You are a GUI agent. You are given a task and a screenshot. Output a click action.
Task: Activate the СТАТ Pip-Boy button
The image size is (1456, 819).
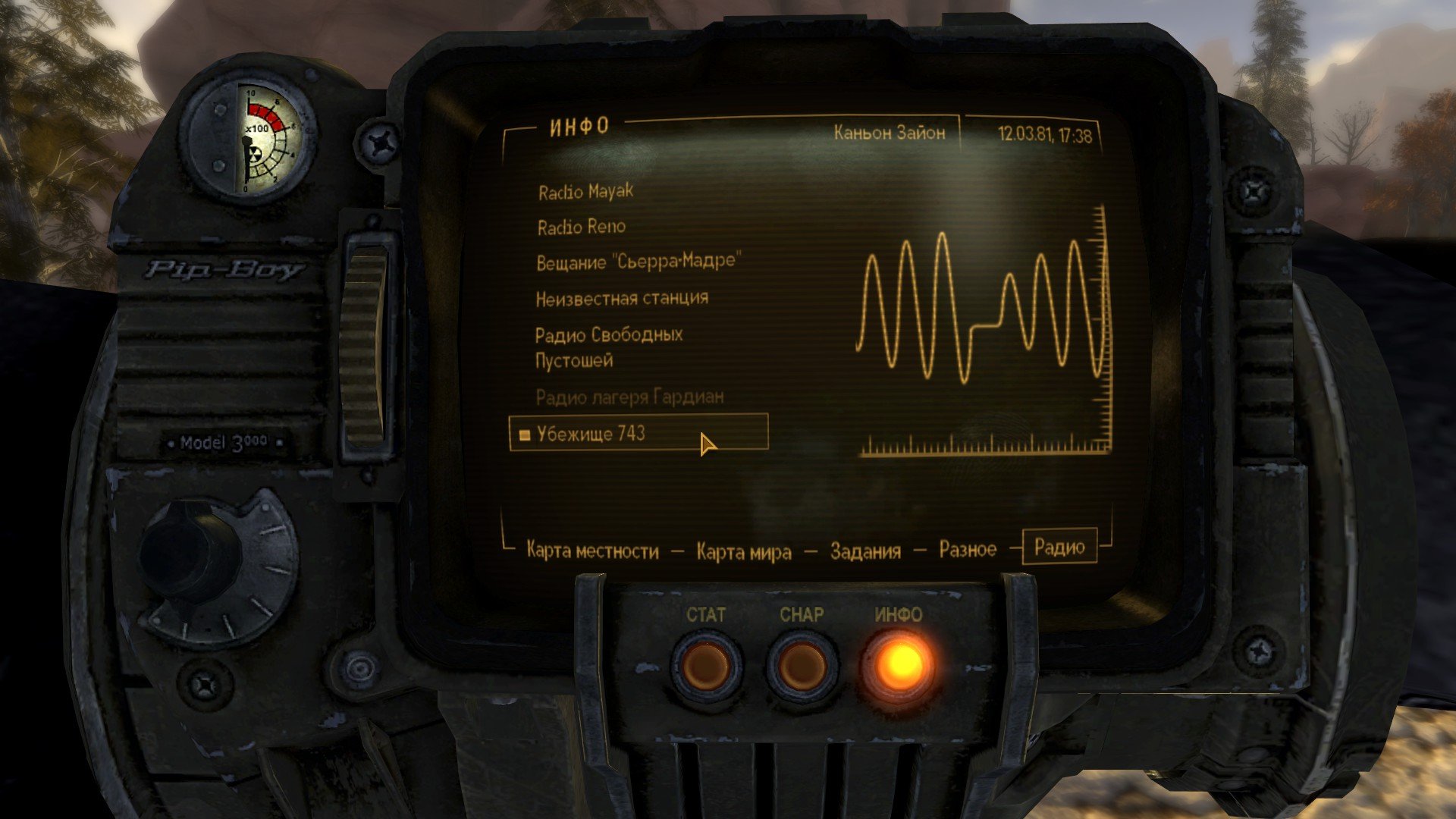point(706,665)
